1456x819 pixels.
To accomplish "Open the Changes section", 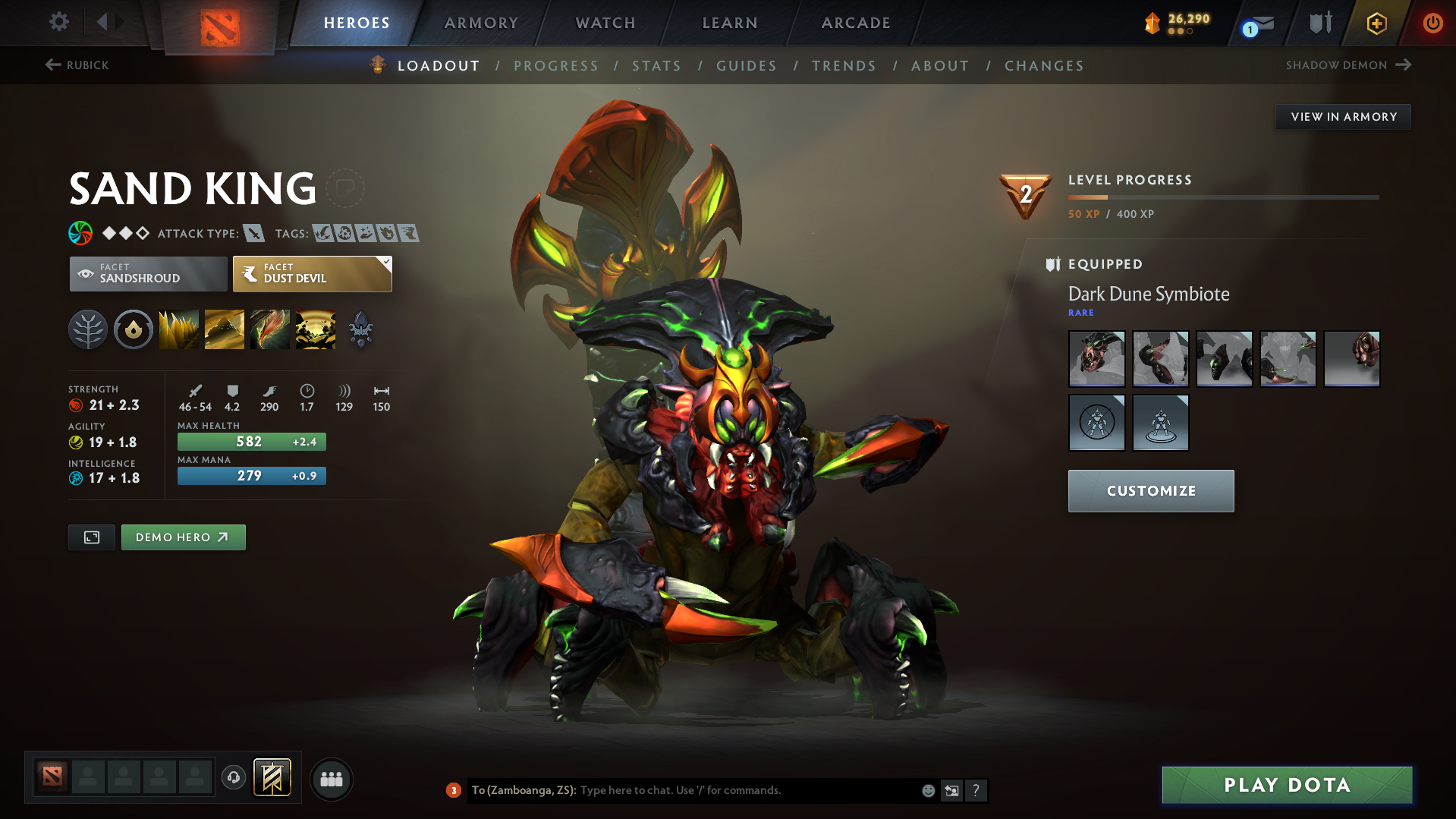I will click(1044, 66).
